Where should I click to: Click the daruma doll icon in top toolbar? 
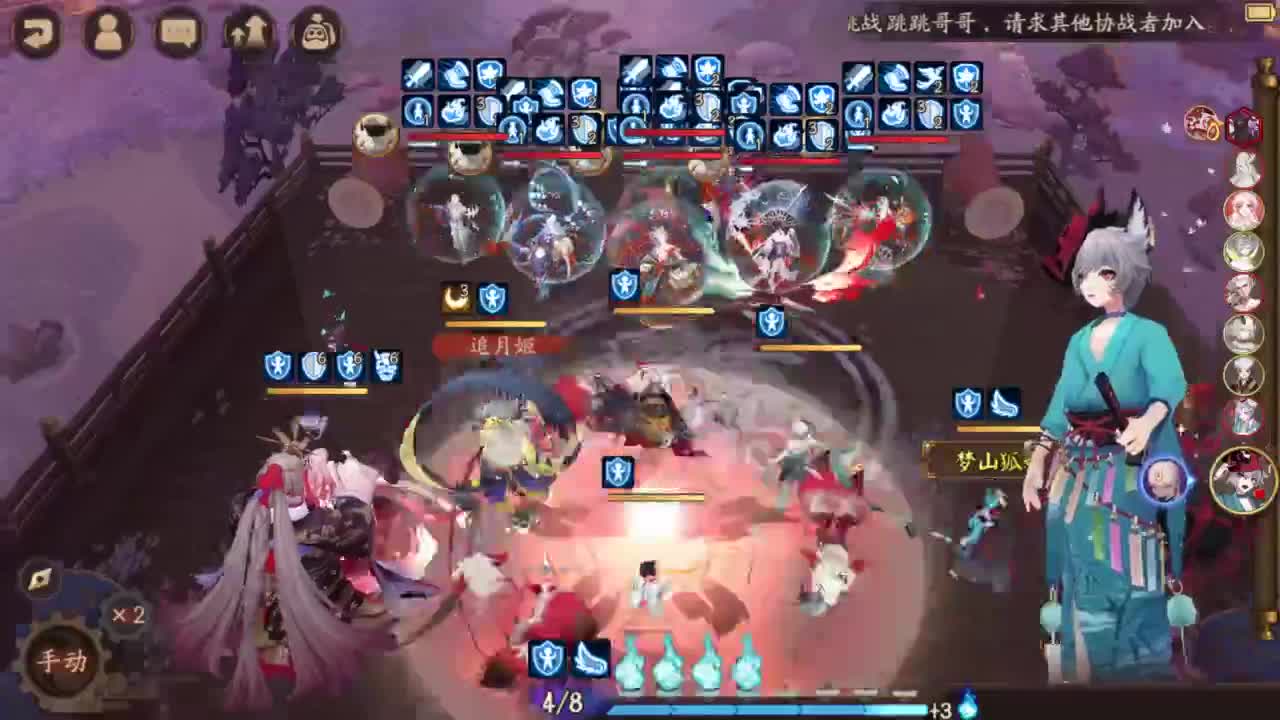pyautogui.click(x=315, y=32)
